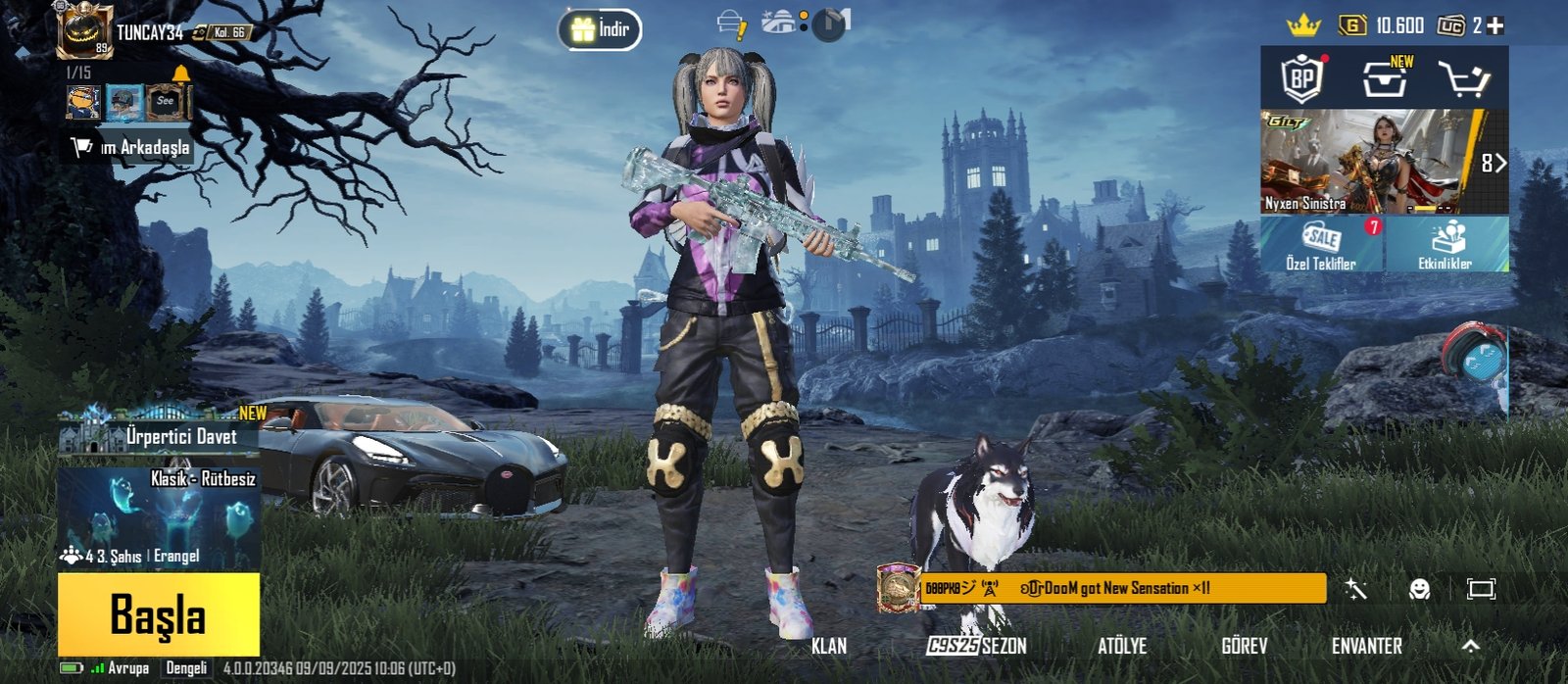The height and width of the screenshot is (684, 1568).
Task: Open the crate icon marked NEW
Action: click(x=1385, y=78)
